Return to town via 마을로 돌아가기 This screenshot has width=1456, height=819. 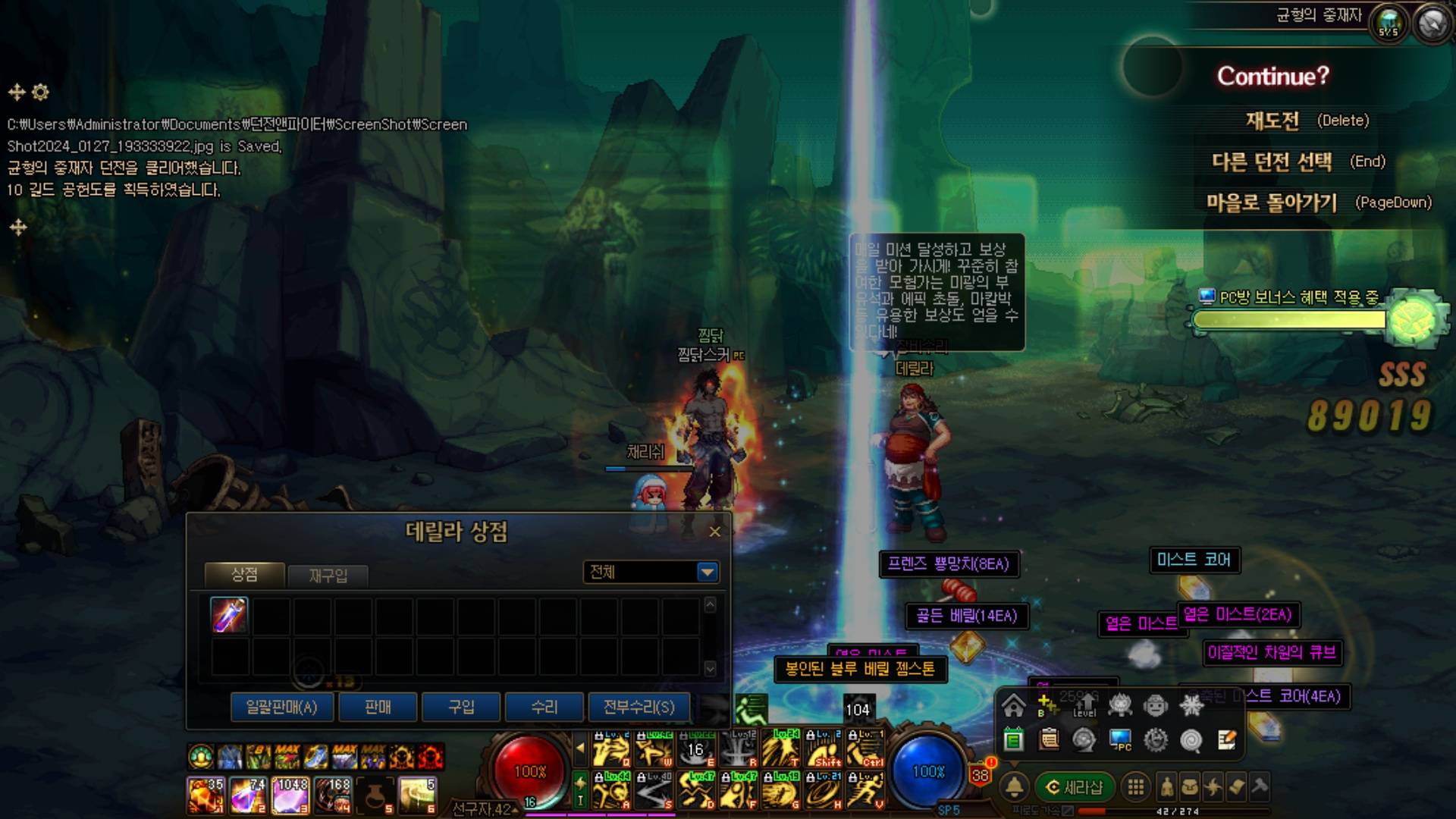[x=1272, y=202]
